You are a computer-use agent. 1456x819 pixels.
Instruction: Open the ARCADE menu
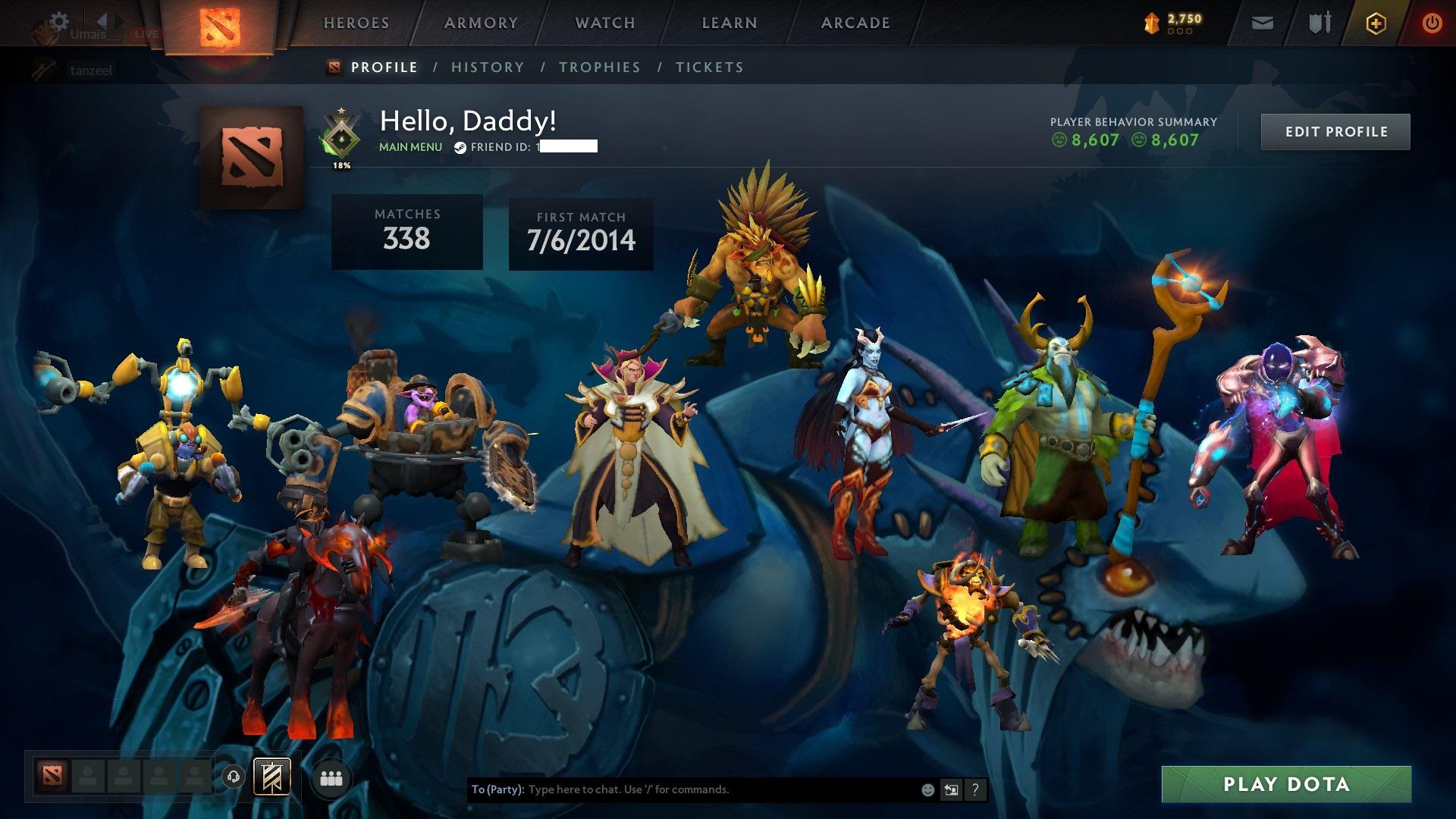coord(855,23)
